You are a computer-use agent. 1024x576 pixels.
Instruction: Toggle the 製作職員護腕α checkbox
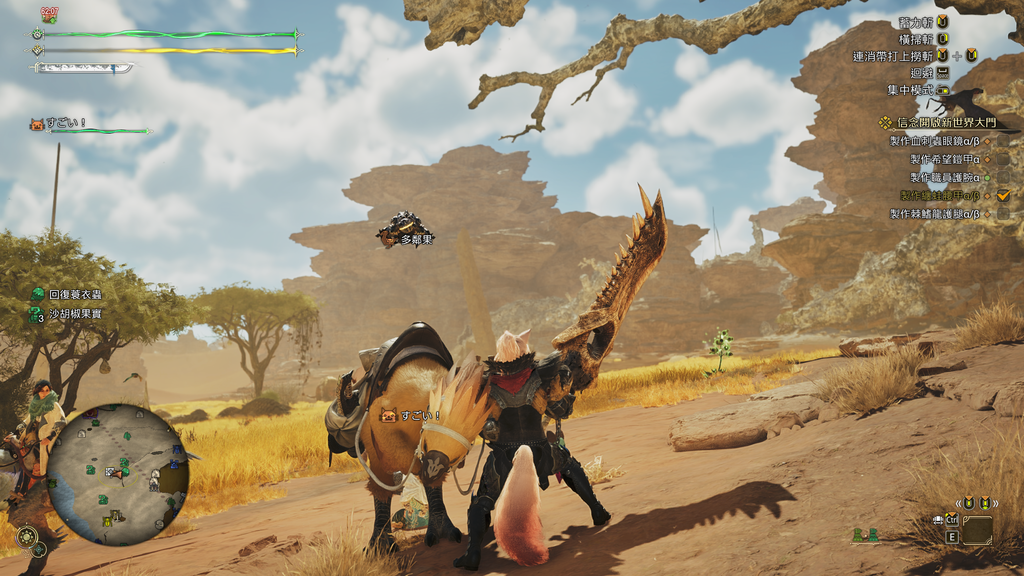pyautogui.click(x=1003, y=177)
